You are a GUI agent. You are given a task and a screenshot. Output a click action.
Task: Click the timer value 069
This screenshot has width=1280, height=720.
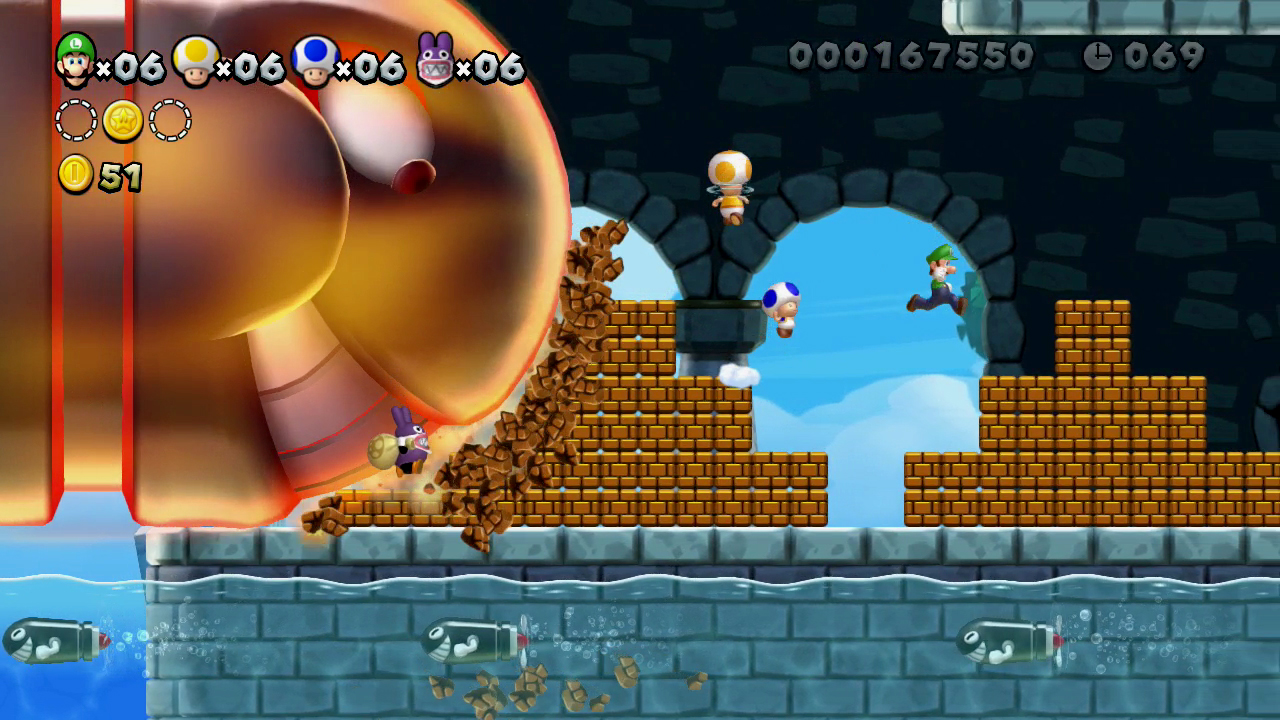point(1160,57)
